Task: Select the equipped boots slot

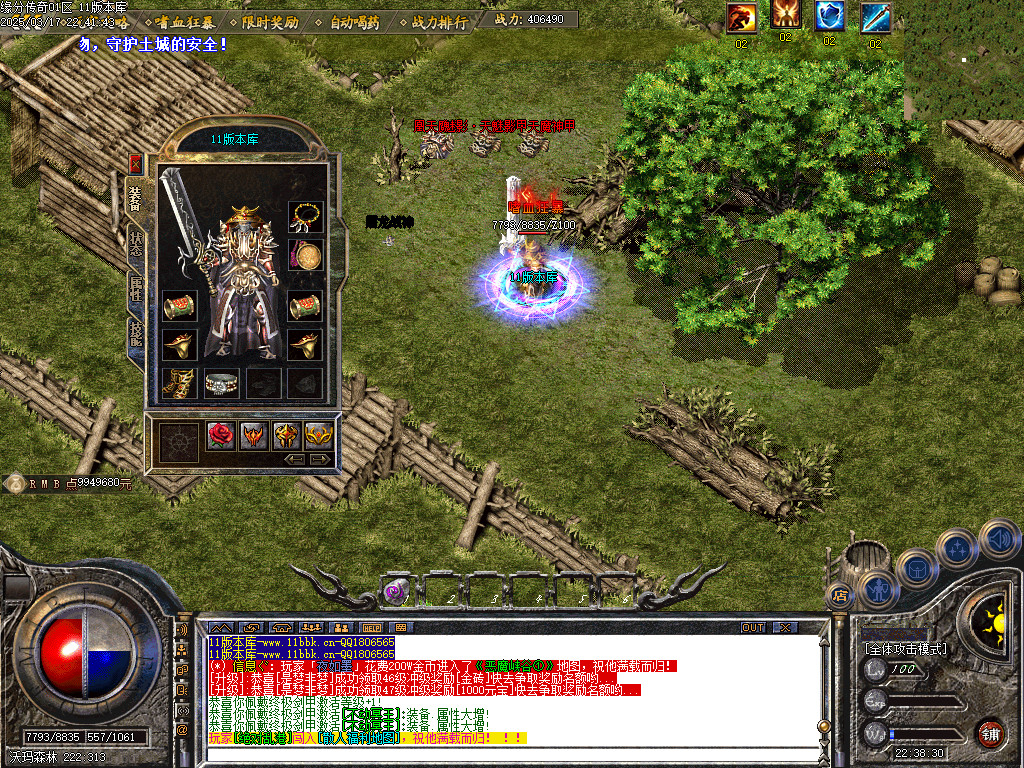Action: (179, 383)
